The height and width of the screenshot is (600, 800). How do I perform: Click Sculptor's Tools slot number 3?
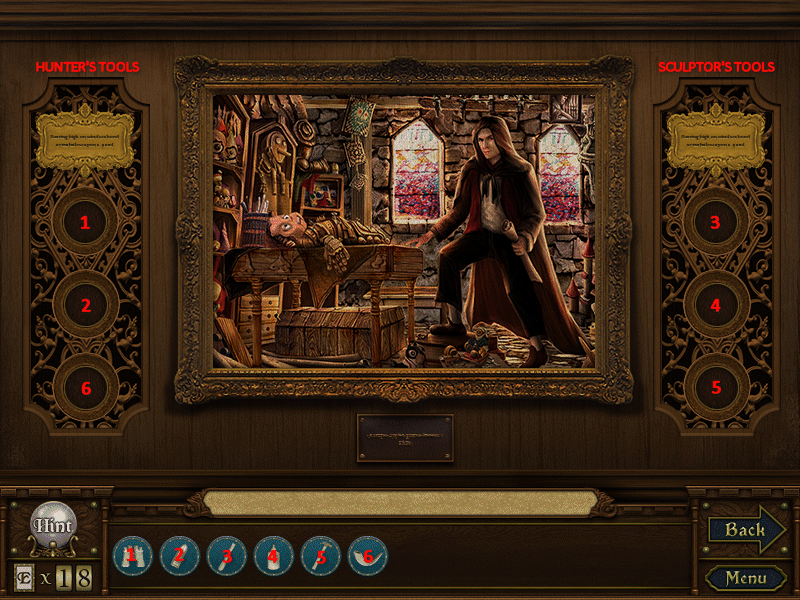coord(715,223)
